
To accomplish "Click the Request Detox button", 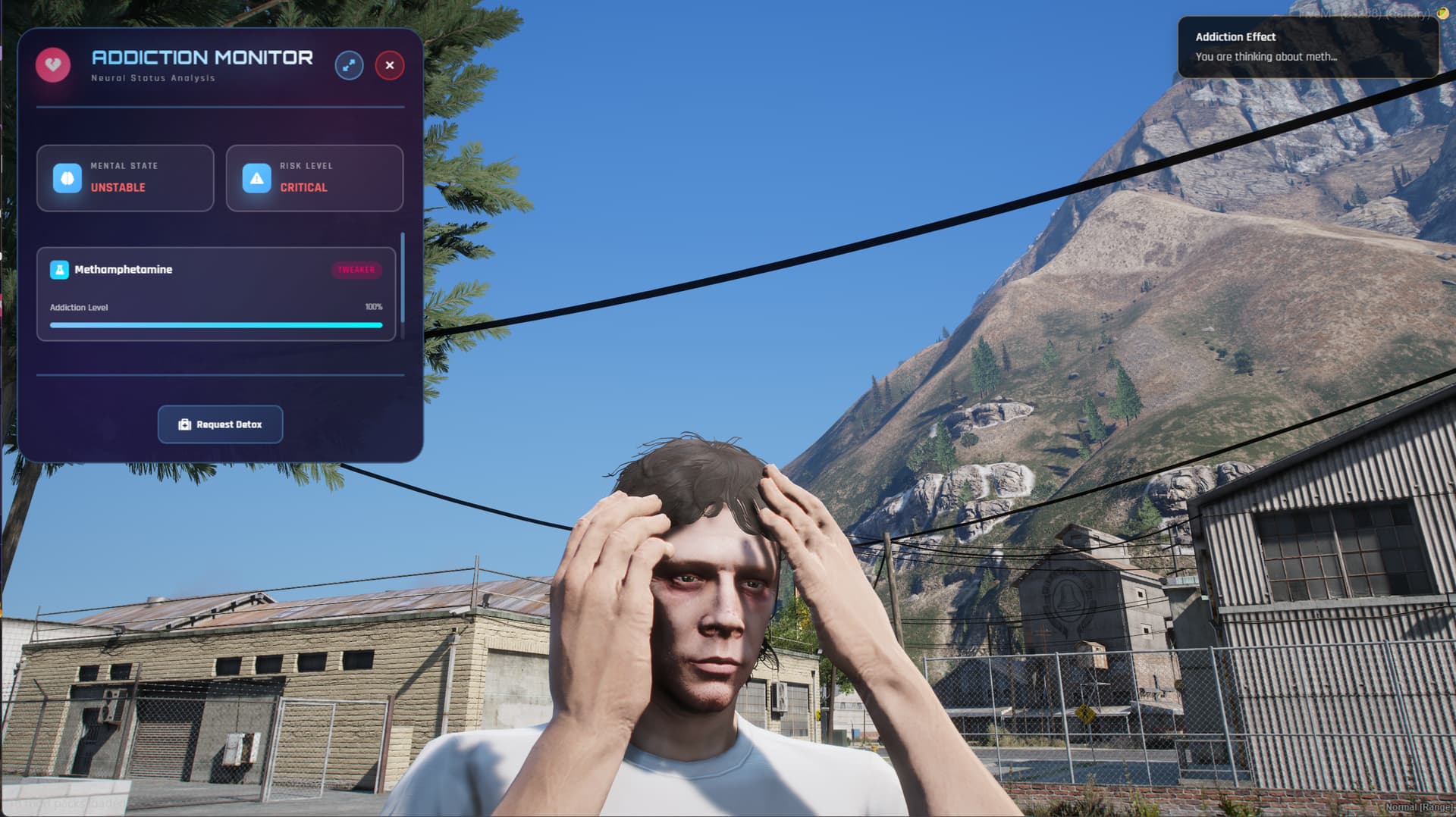I will tap(220, 424).
